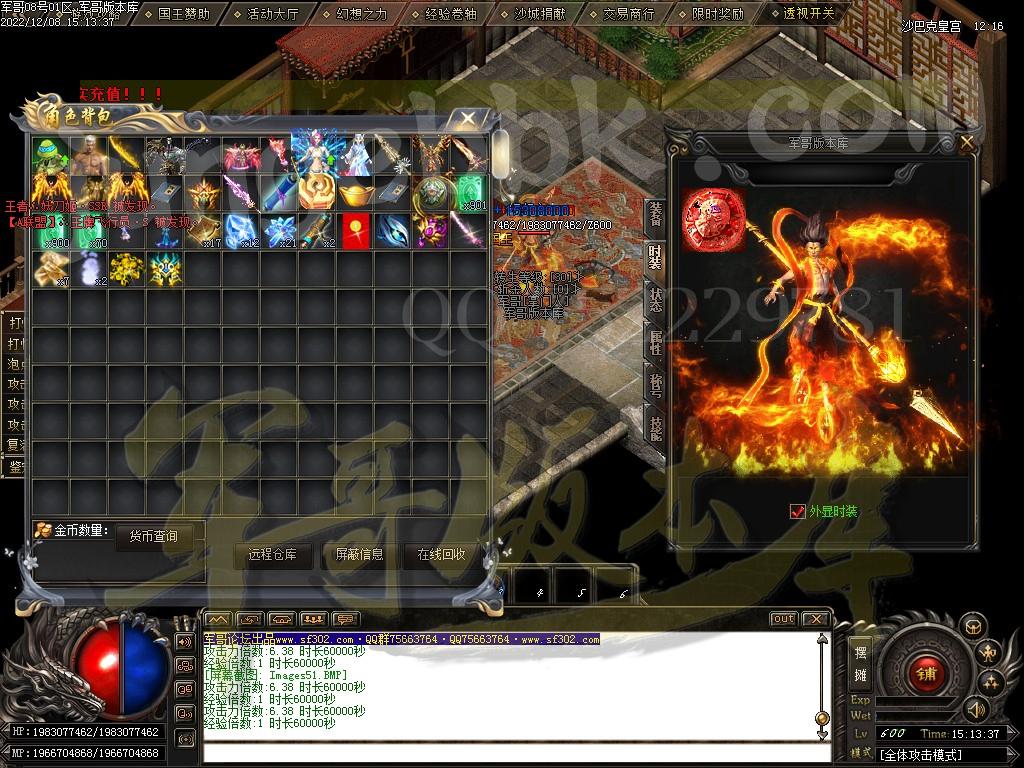Click the red round fashion medallion slot
This screenshot has width=1024, height=768.
coord(708,218)
